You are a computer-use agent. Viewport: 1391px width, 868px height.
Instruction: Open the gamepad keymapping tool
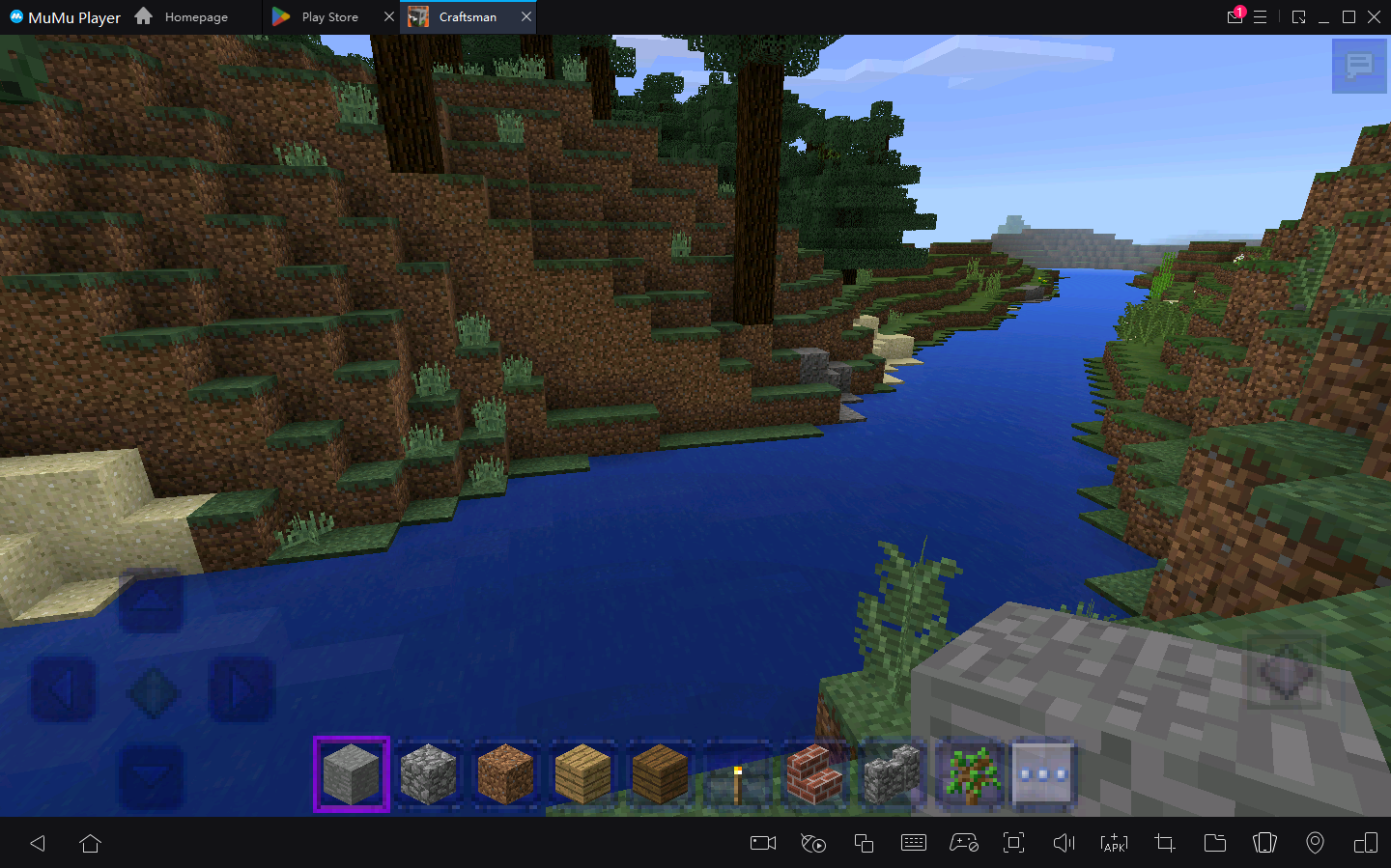(964, 843)
